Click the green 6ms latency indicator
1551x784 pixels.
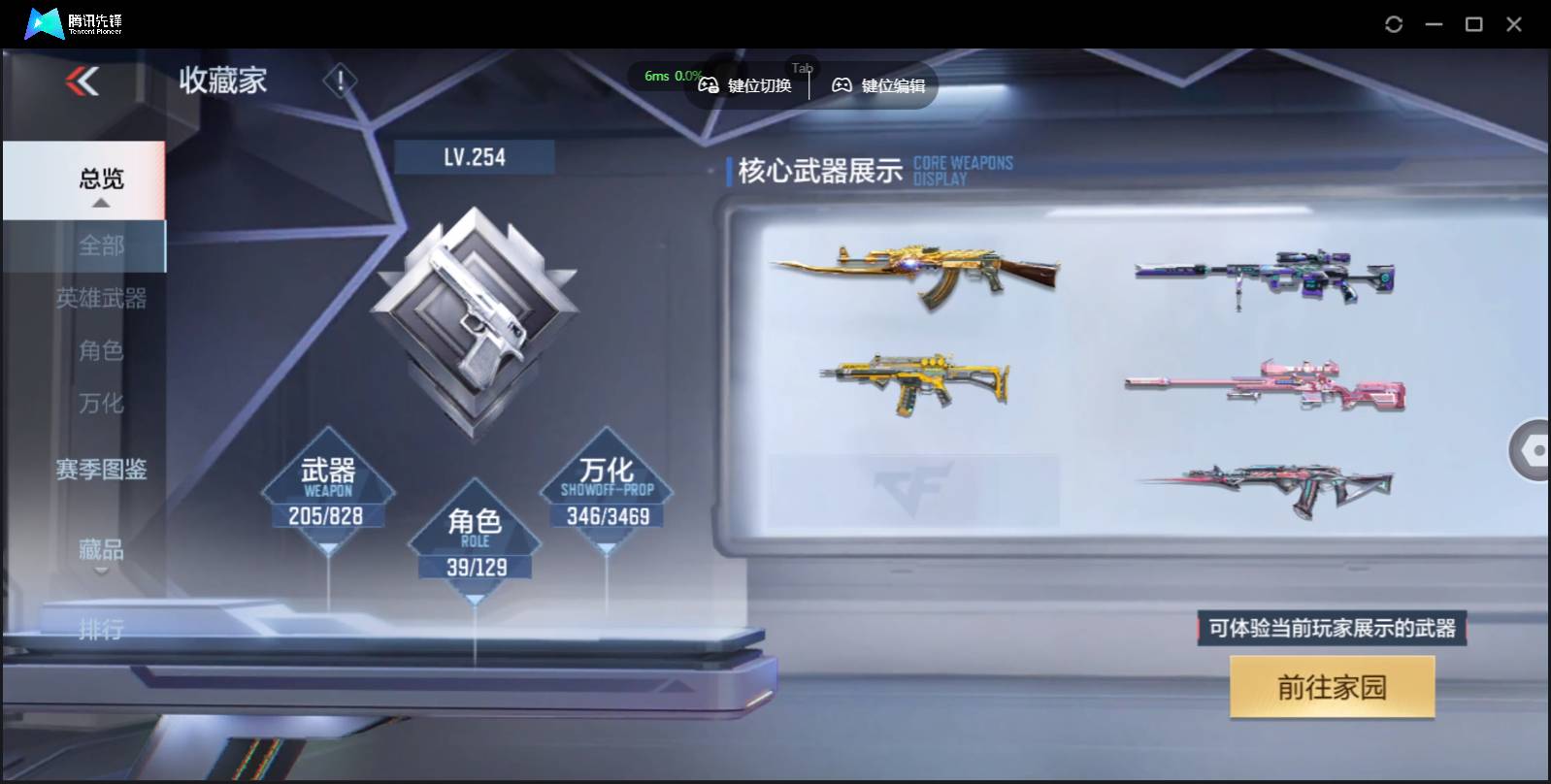656,75
